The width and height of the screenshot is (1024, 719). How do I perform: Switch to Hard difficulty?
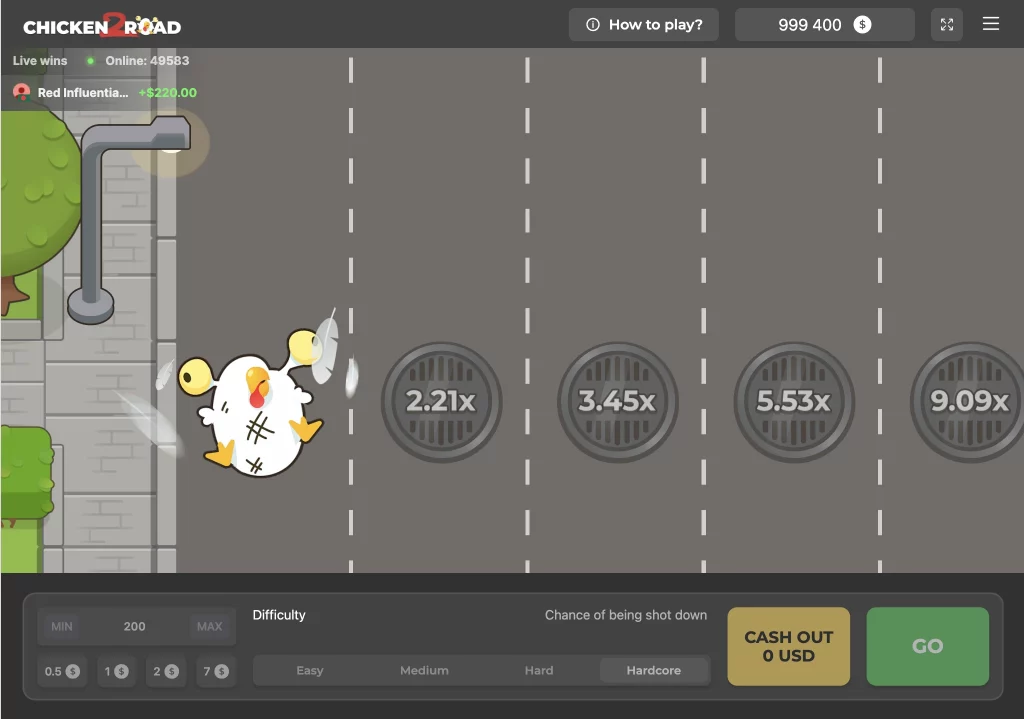[x=539, y=670]
